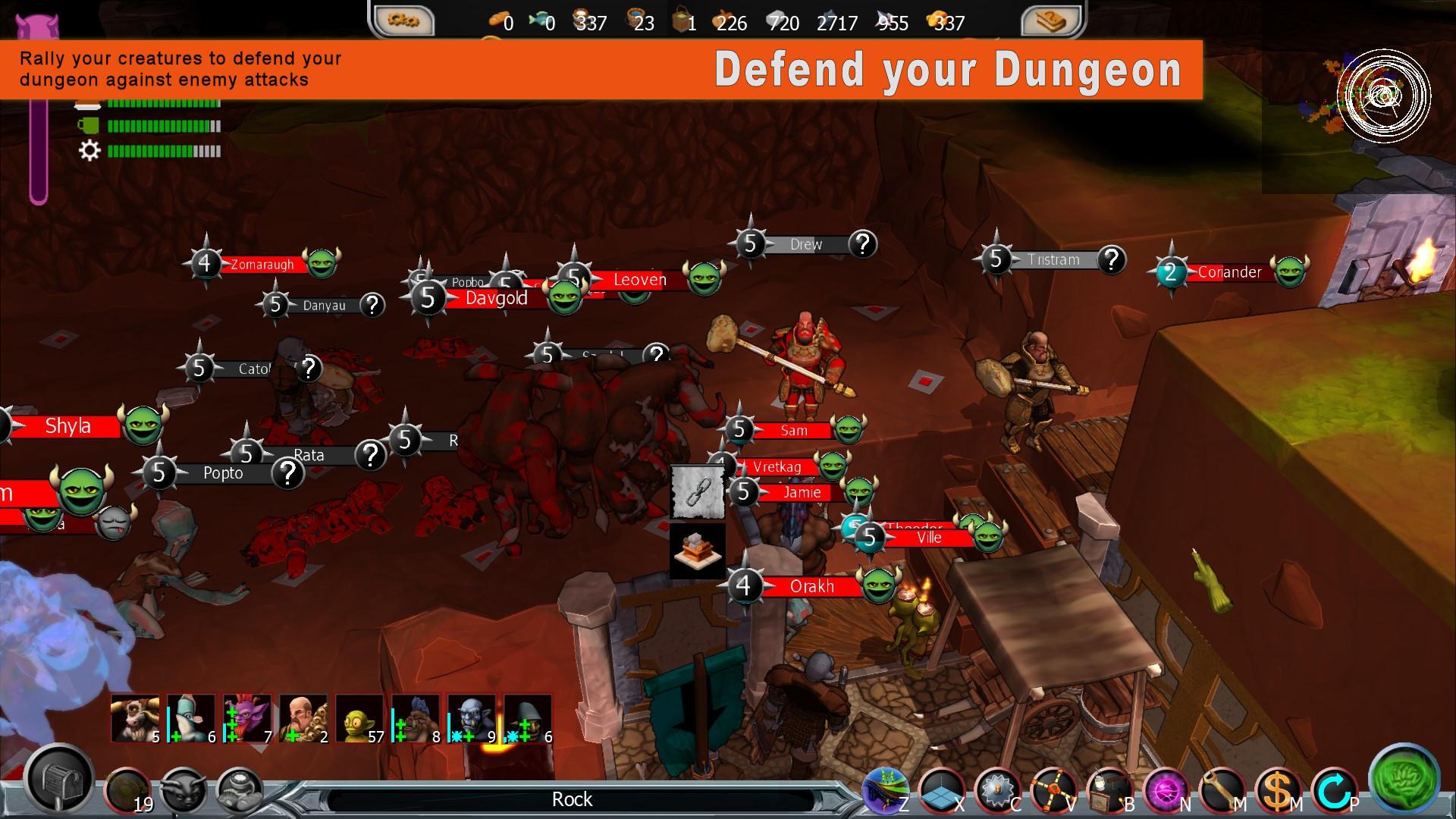Select the blue orc creature portrait
The width and height of the screenshot is (1456, 819).
click(x=472, y=718)
